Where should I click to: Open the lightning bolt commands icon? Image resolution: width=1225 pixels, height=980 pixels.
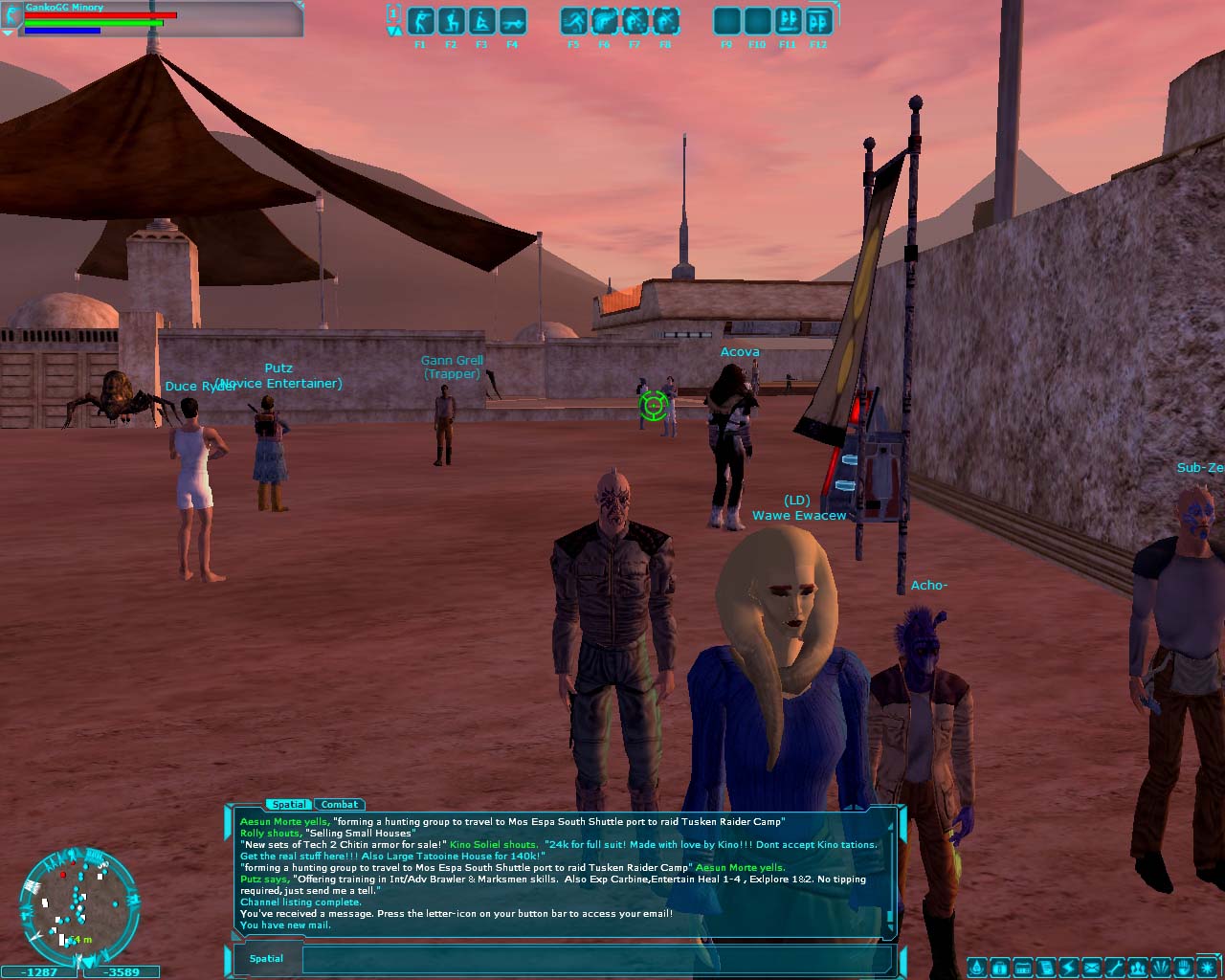pyautogui.click(x=1069, y=968)
